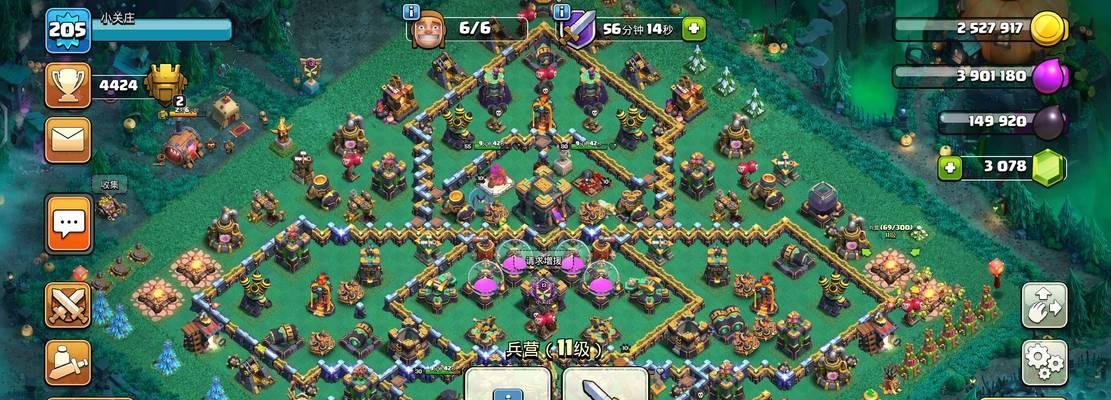This screenshot has height=400, width=1111.
Task: Select the gold coin resource icon
Action: point(1047,28)
